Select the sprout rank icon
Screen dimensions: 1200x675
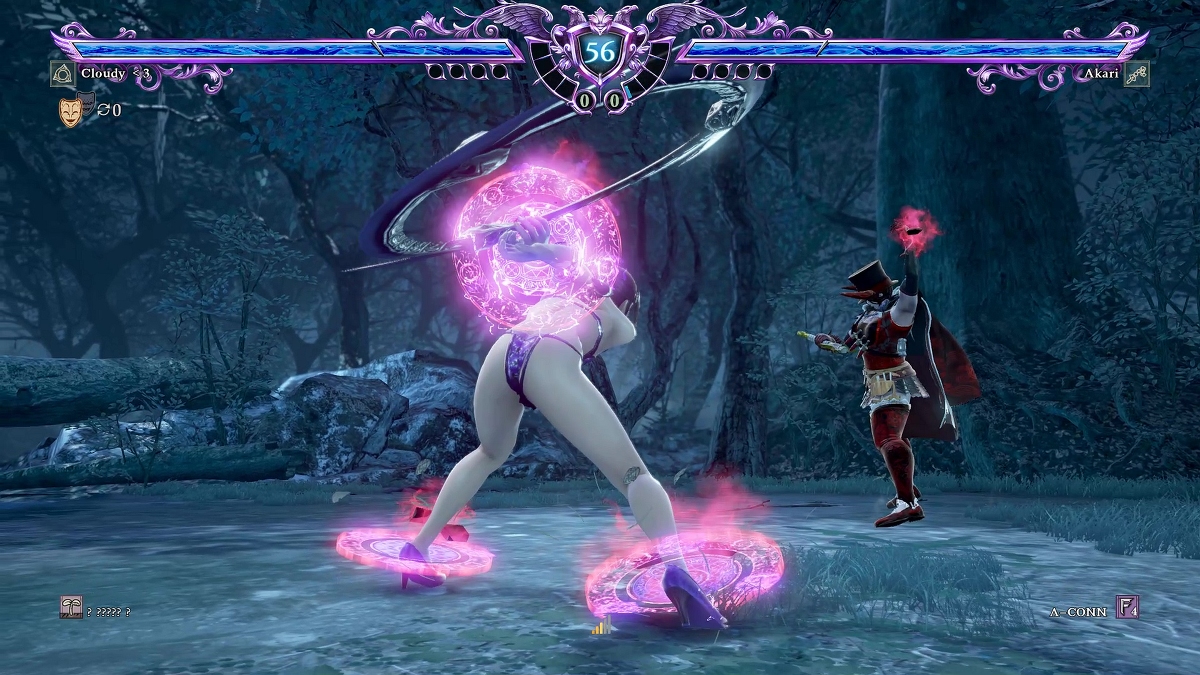71,608
